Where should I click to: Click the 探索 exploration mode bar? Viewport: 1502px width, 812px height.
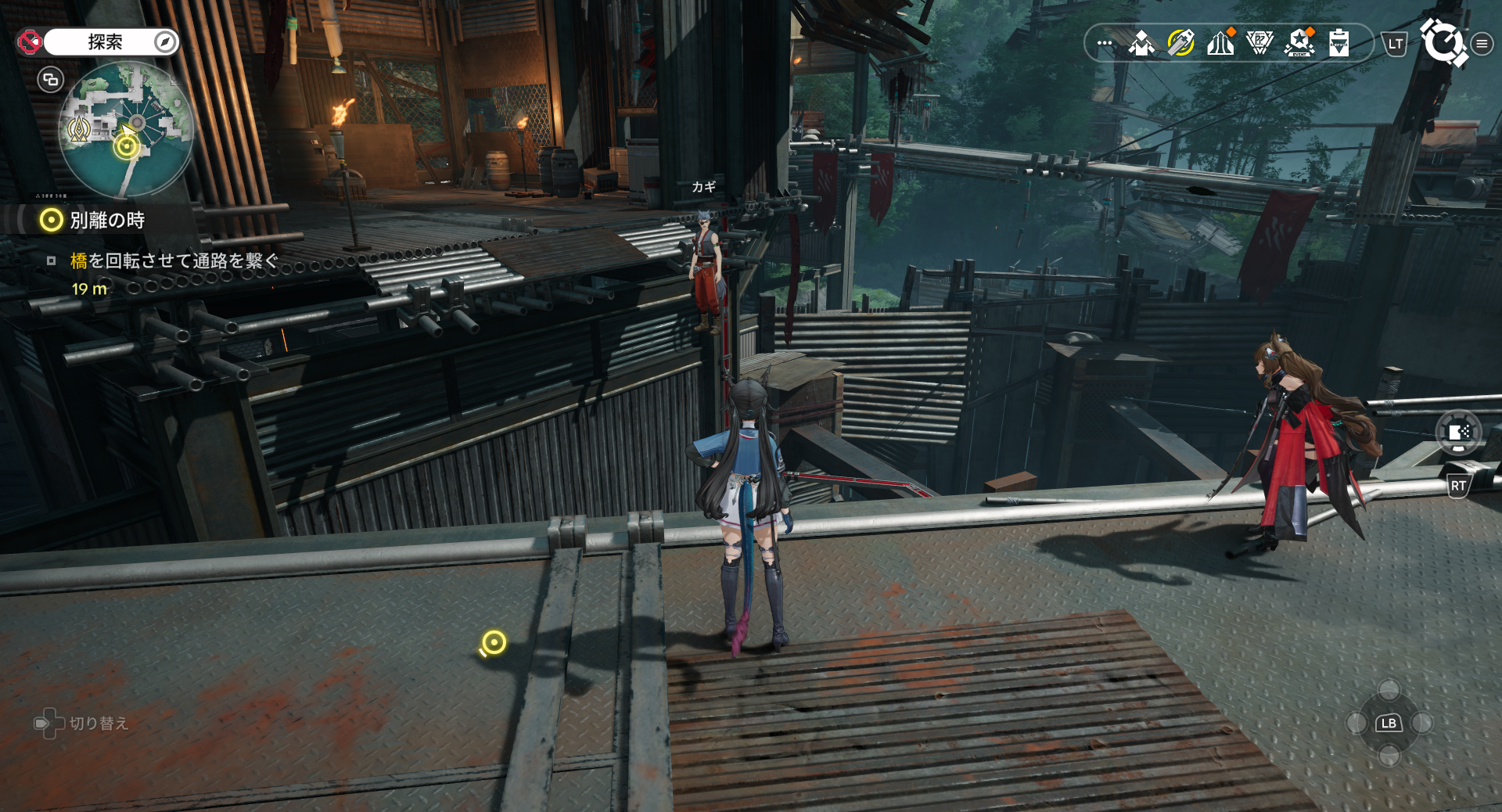[x=105, y=42]
